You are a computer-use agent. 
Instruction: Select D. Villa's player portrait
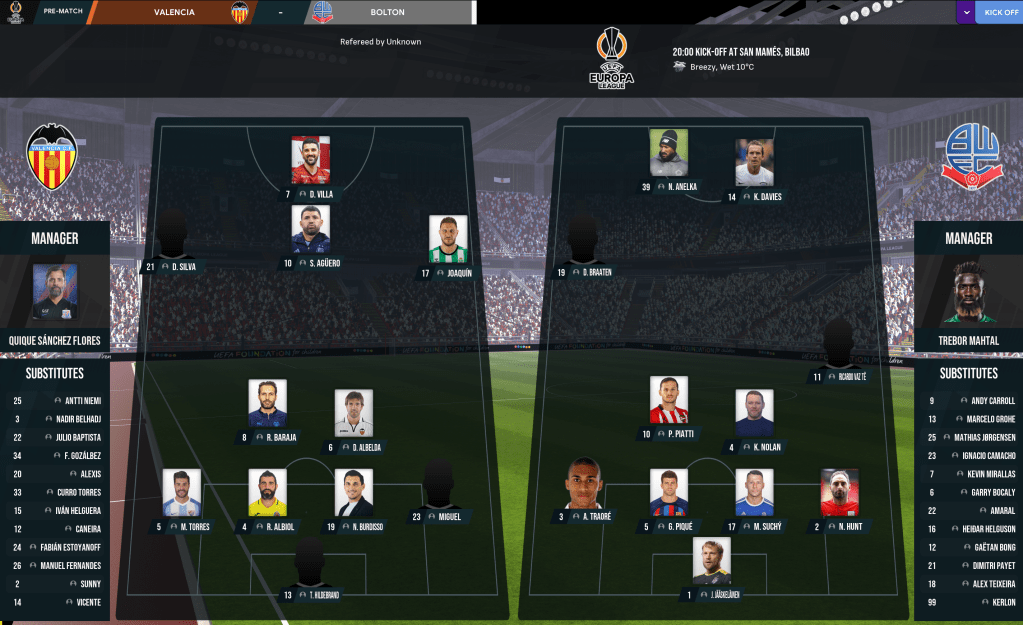(310, 160)
